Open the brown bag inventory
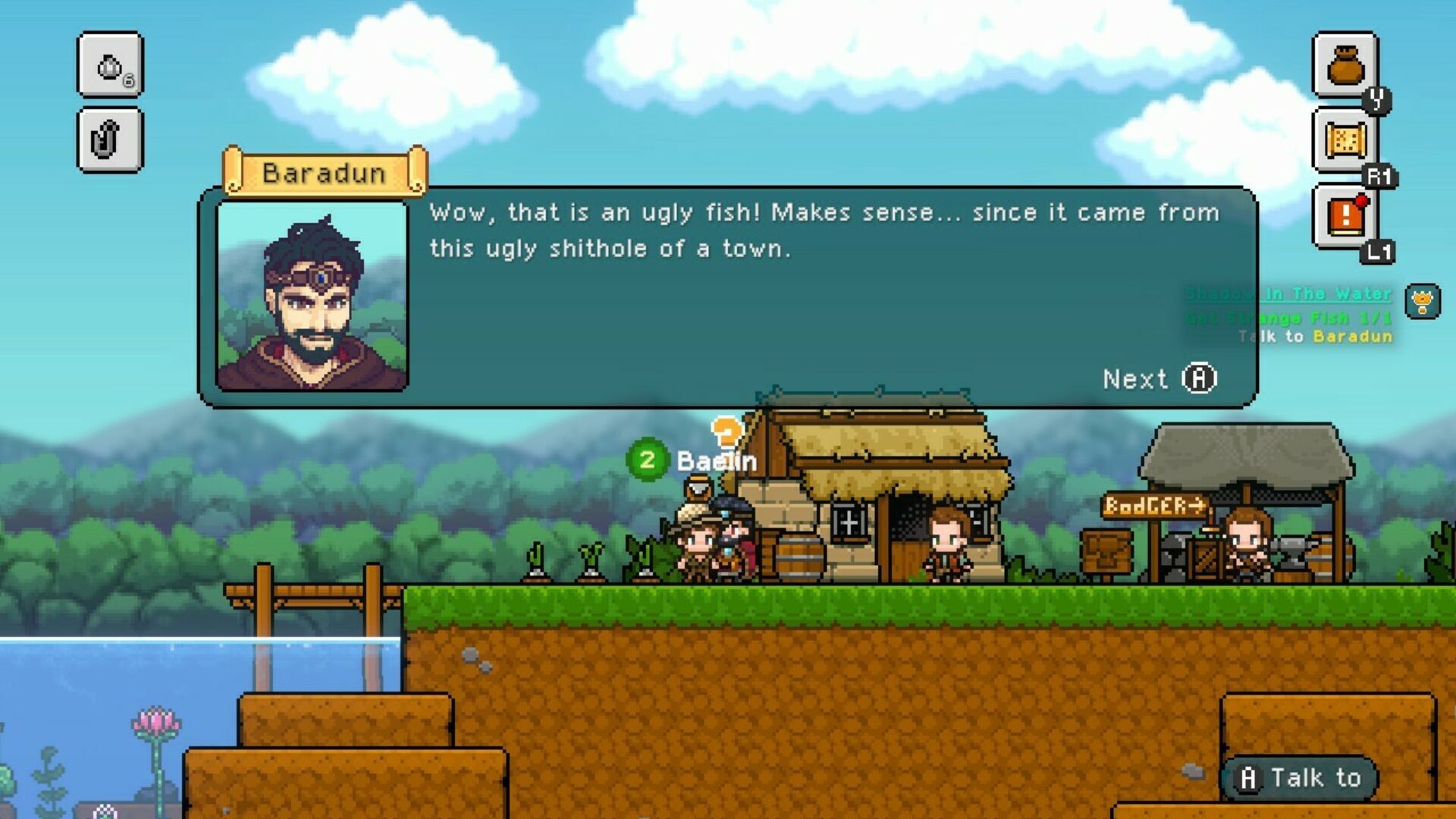Screen dimensions: 1456x819 [x=1345, y=66]
